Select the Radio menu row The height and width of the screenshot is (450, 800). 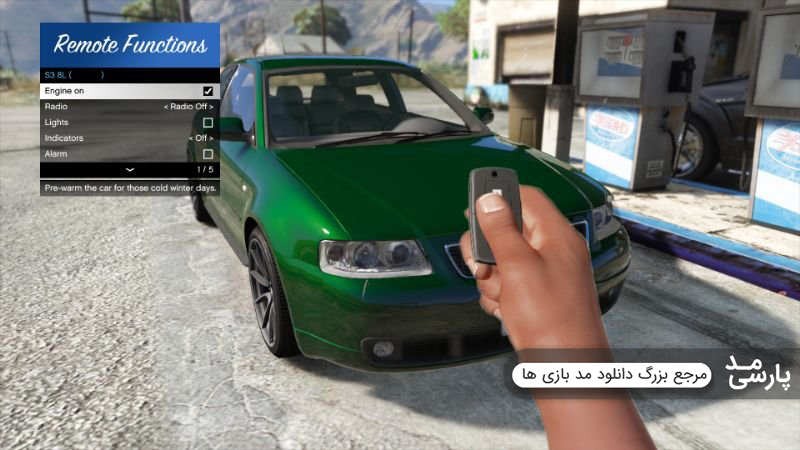click(x=130, y=106)
